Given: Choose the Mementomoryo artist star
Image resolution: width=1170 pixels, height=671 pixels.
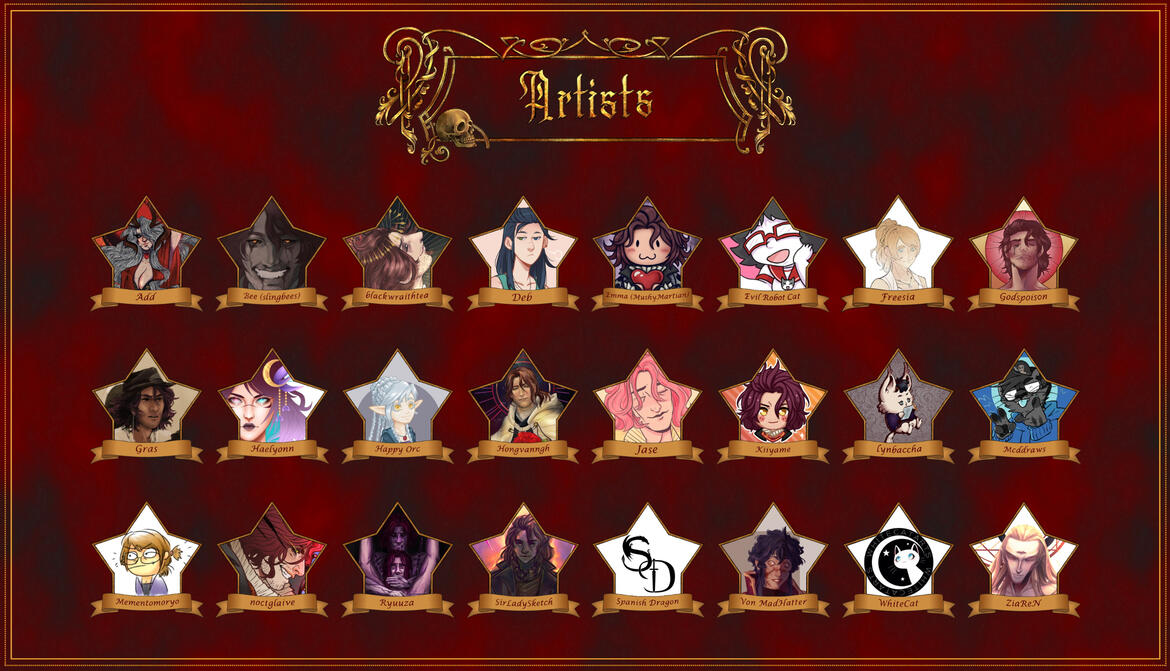Looking at the screenshot, I should click(x=147, y=558).
